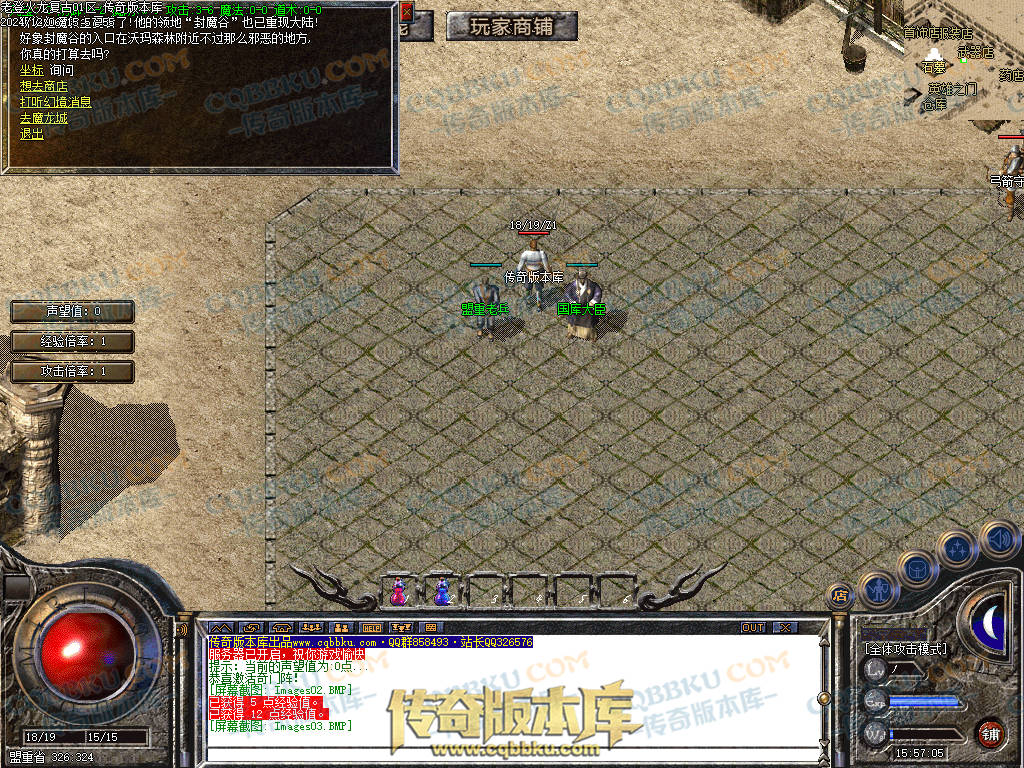Choose the 想去商店 dialogue option

[43, 86]
